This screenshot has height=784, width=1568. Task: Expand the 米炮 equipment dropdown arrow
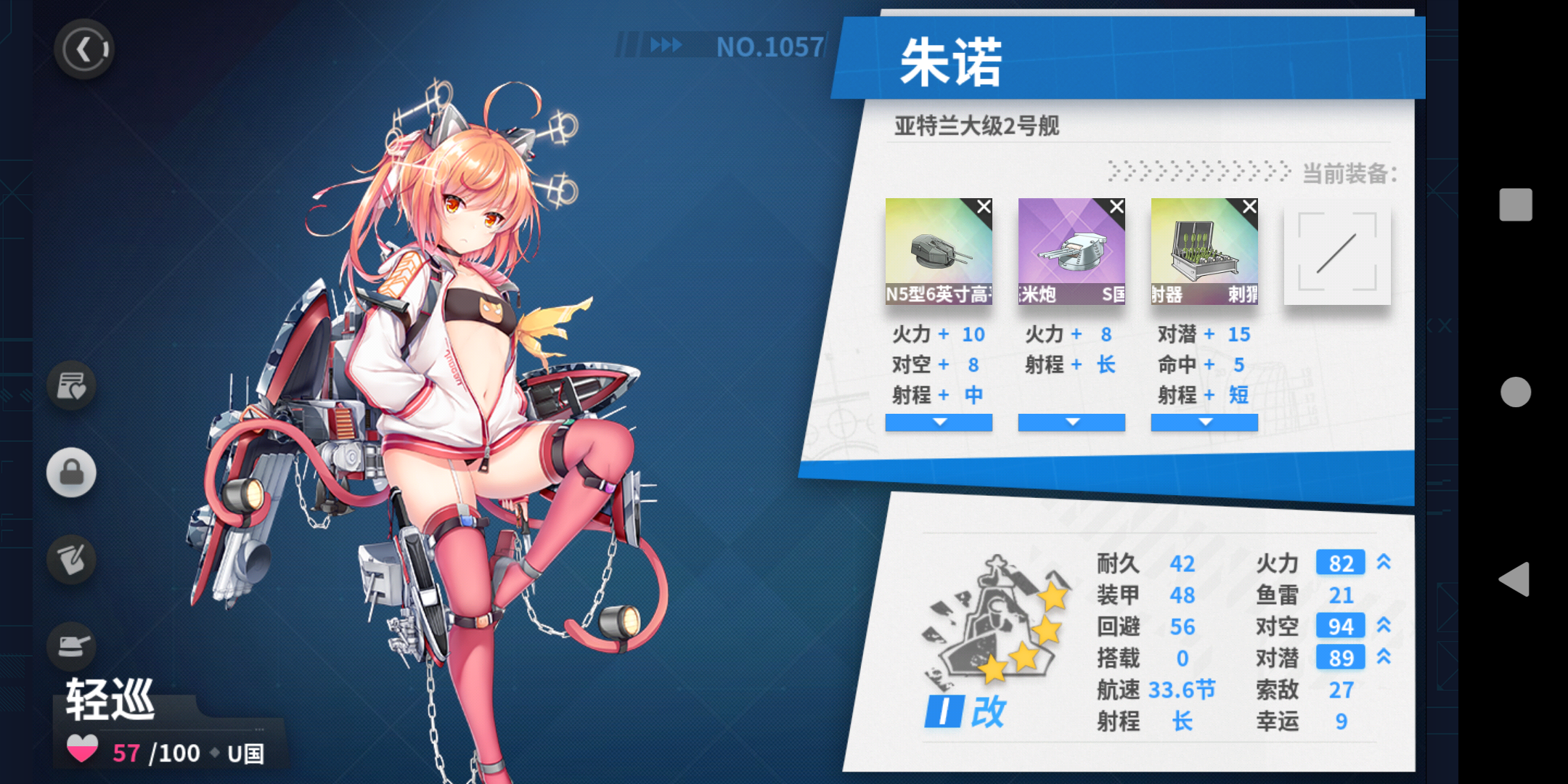(x=1071, y=422)
